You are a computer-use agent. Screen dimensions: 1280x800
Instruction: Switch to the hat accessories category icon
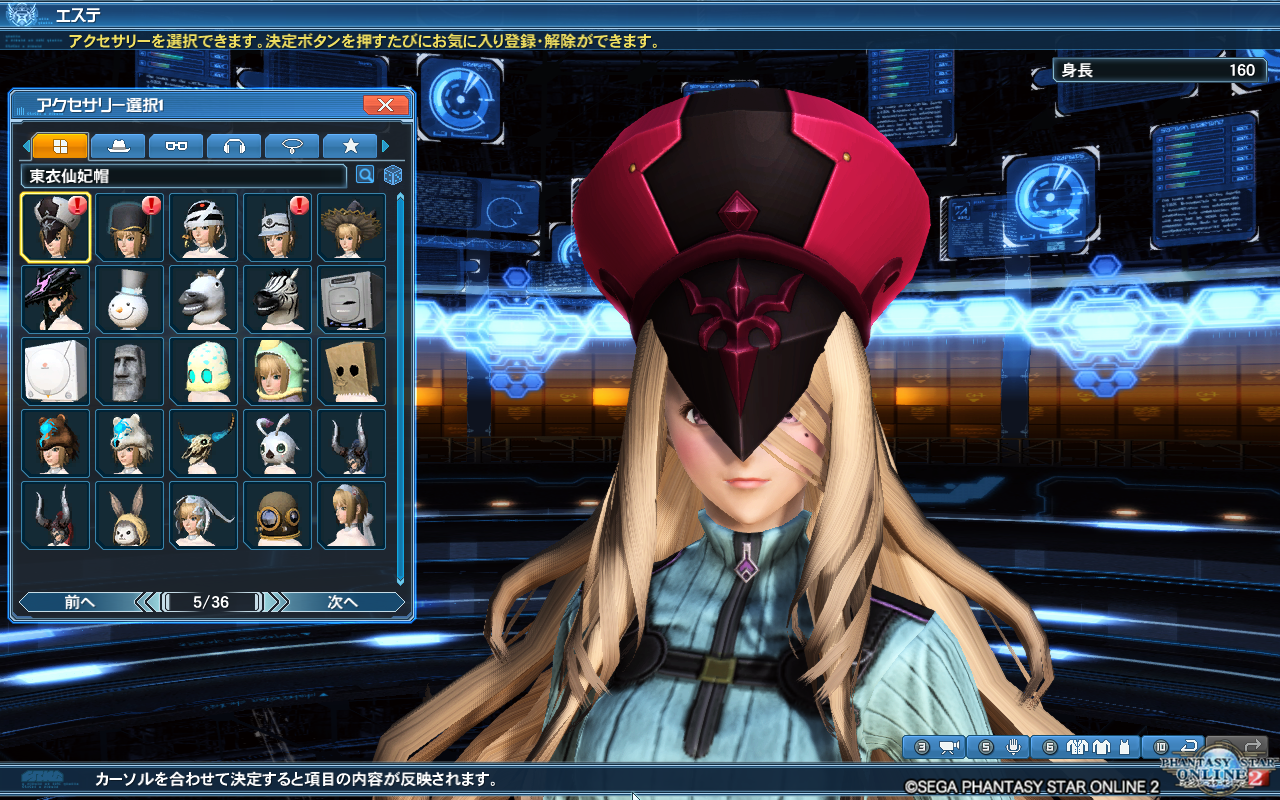(x=118, y=146)
